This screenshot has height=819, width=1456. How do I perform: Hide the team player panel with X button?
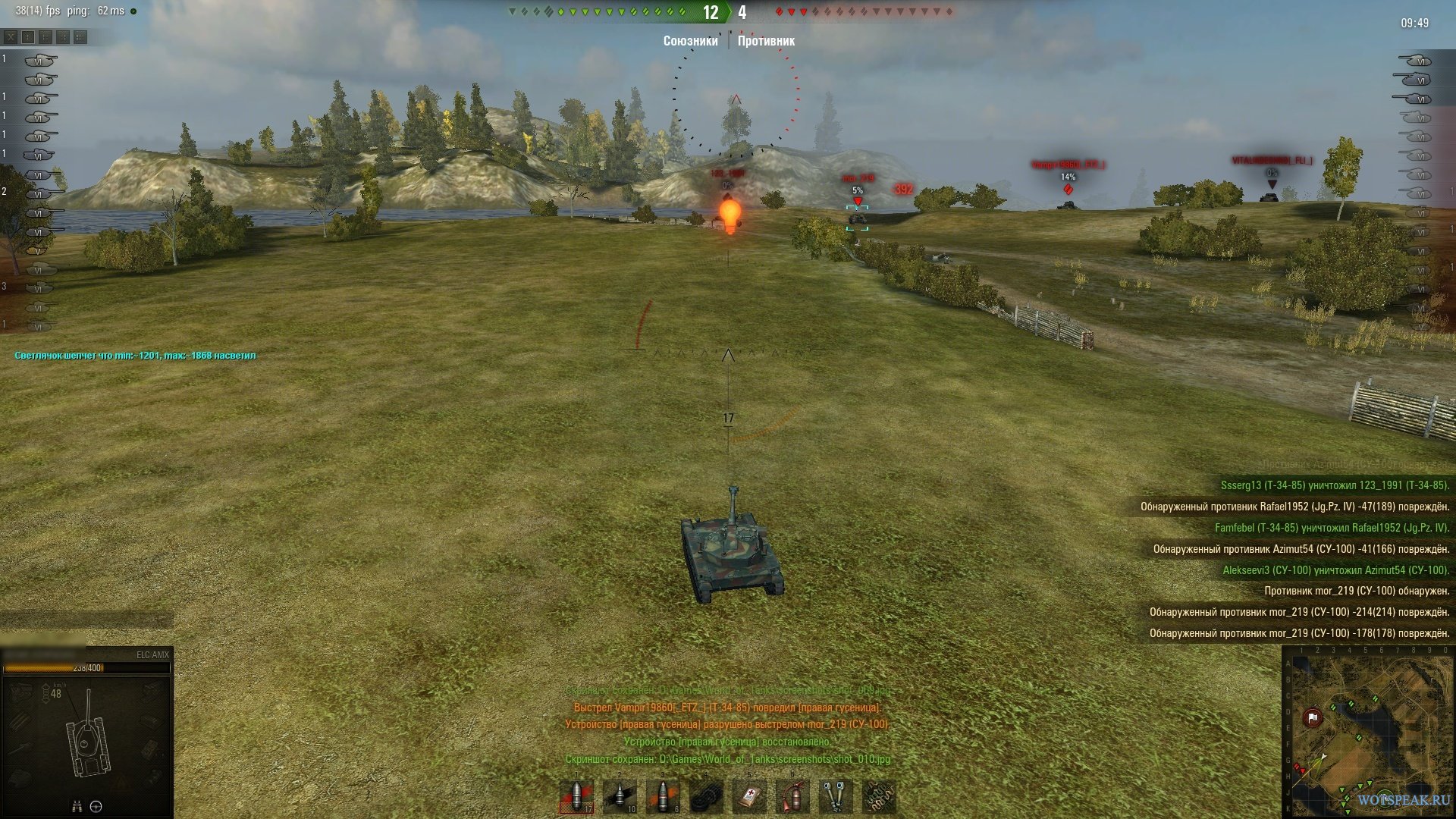pos(11,36)
